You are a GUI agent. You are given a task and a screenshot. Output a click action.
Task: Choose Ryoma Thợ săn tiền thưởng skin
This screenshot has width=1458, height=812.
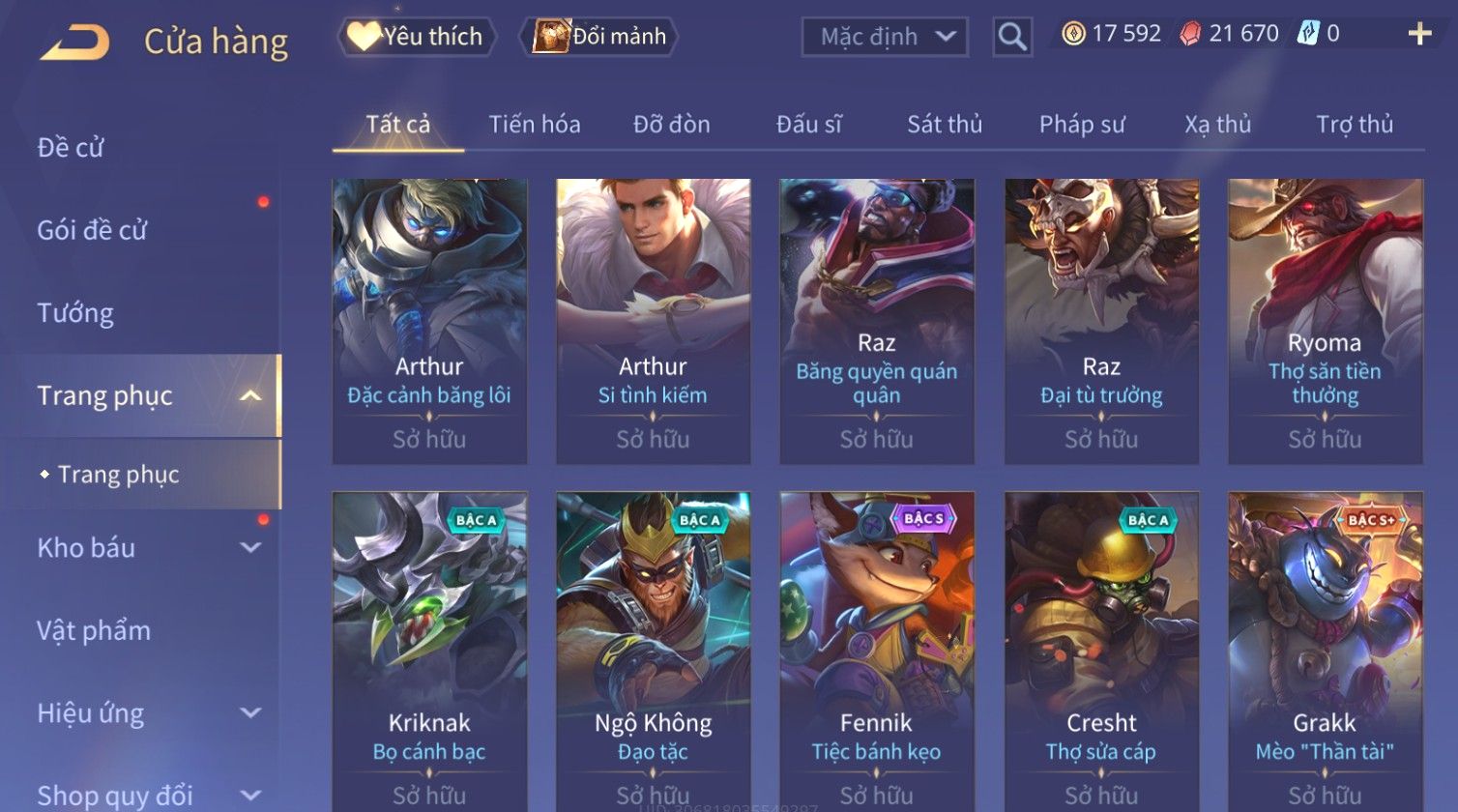click(1325, 321)
